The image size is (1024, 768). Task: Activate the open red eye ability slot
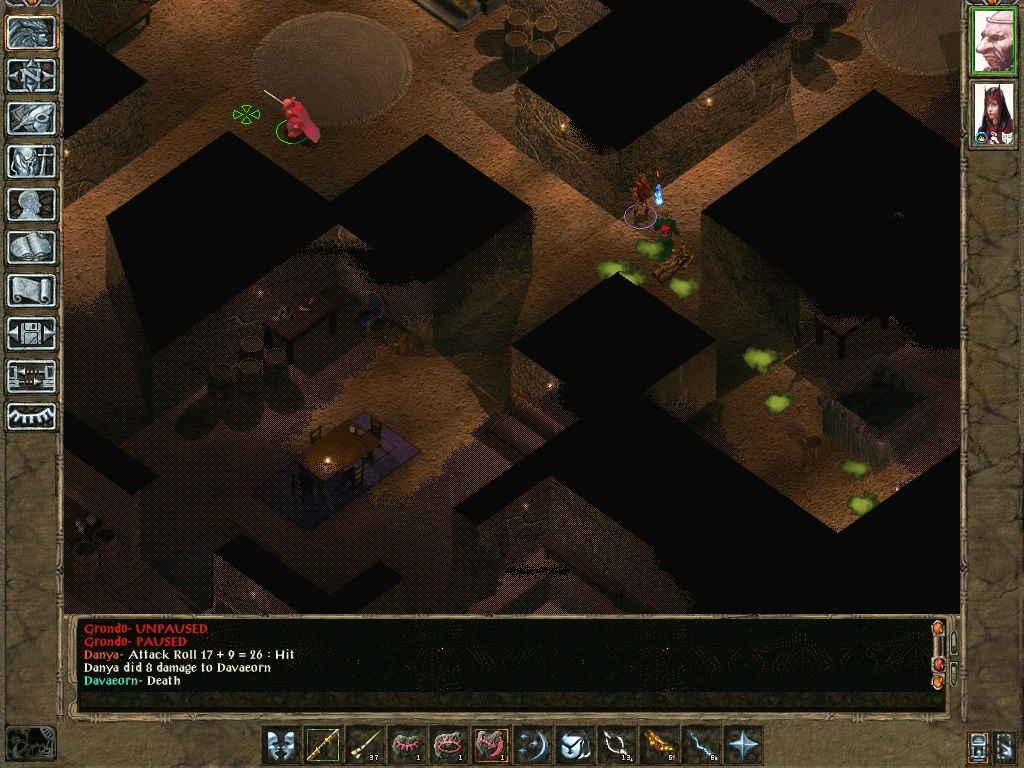[x=448, y=745]
